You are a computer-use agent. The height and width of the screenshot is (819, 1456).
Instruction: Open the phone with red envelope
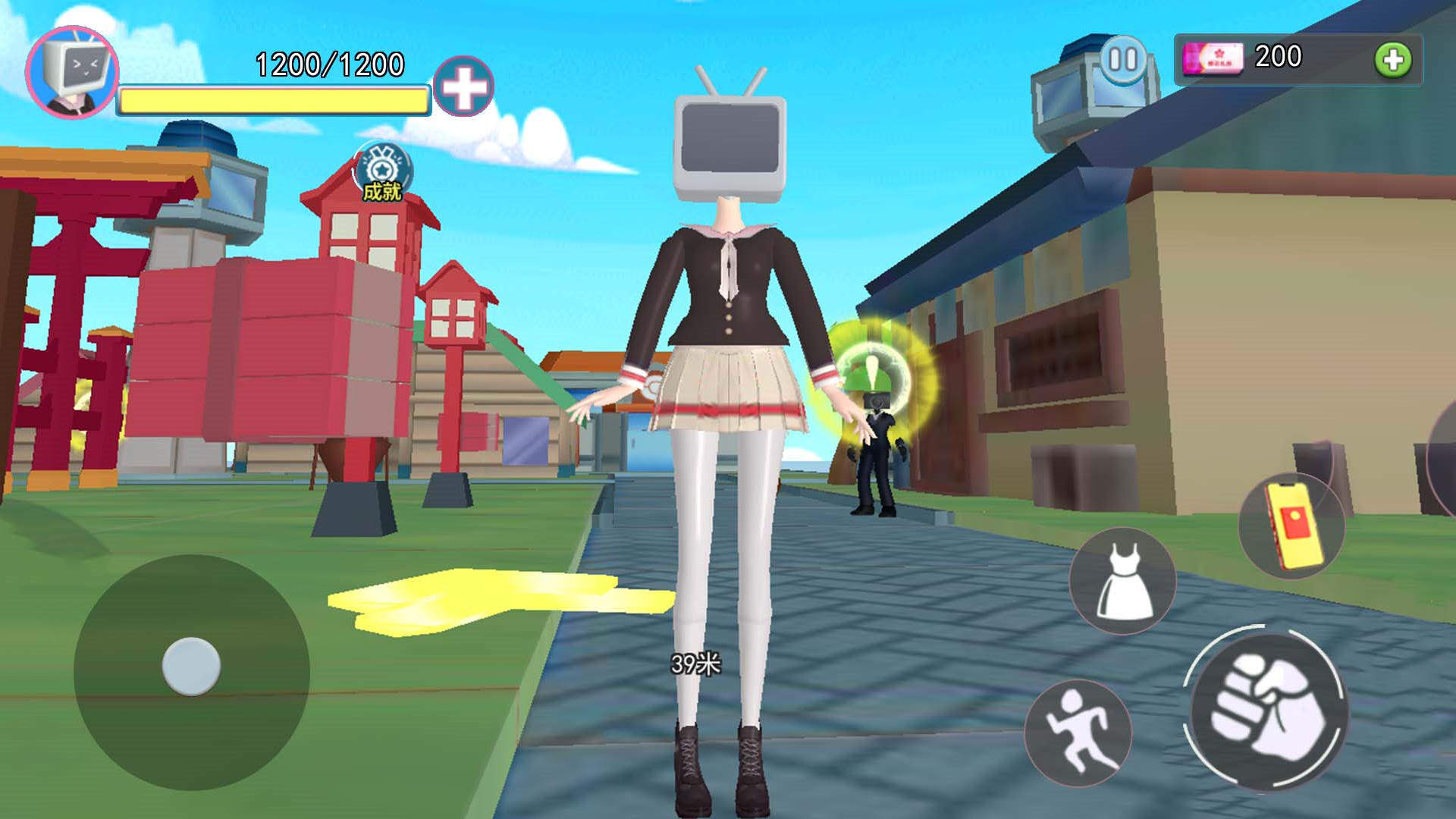(1291, 526)
